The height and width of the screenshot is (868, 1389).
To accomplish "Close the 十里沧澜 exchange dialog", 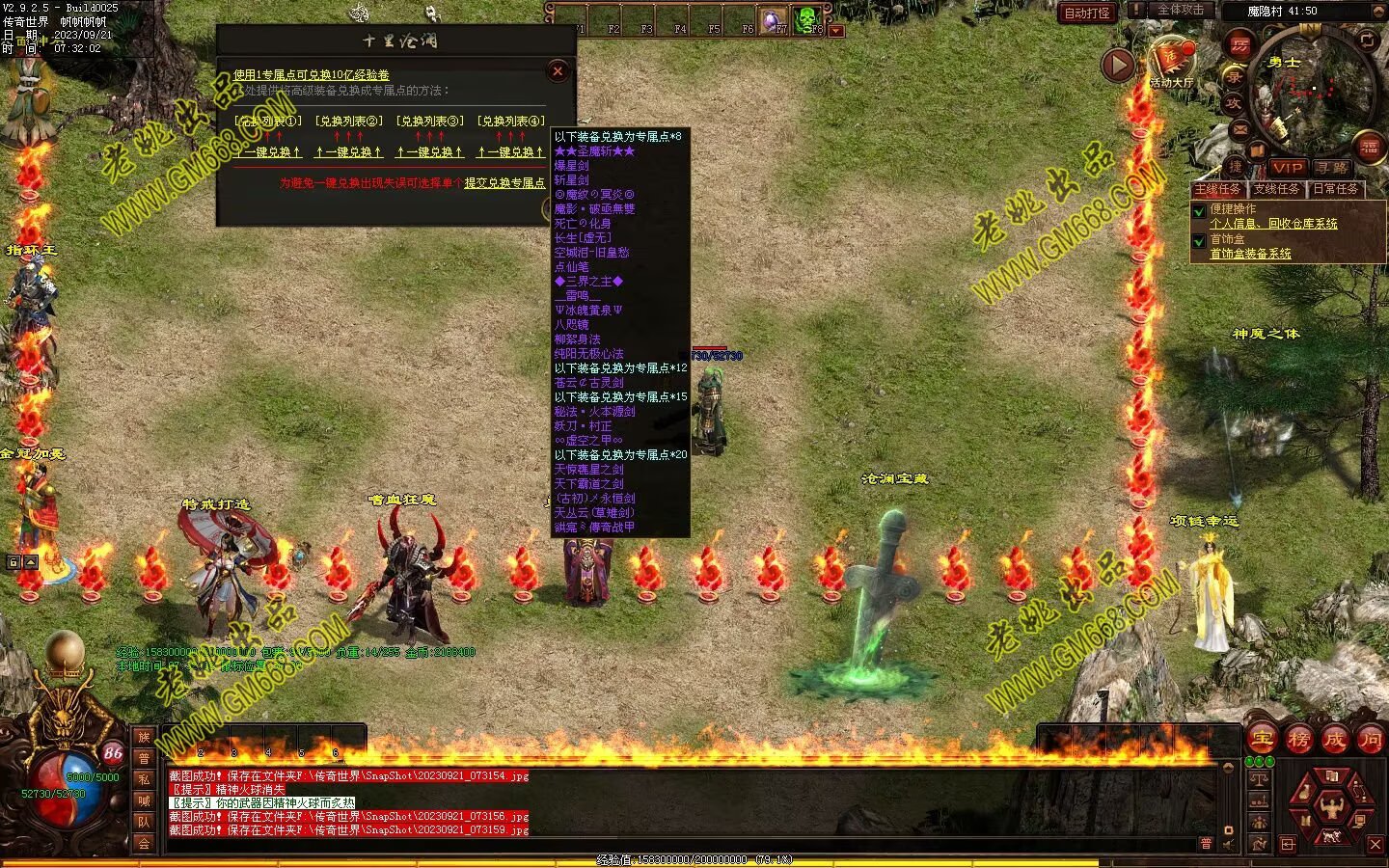I will point(558,70).
